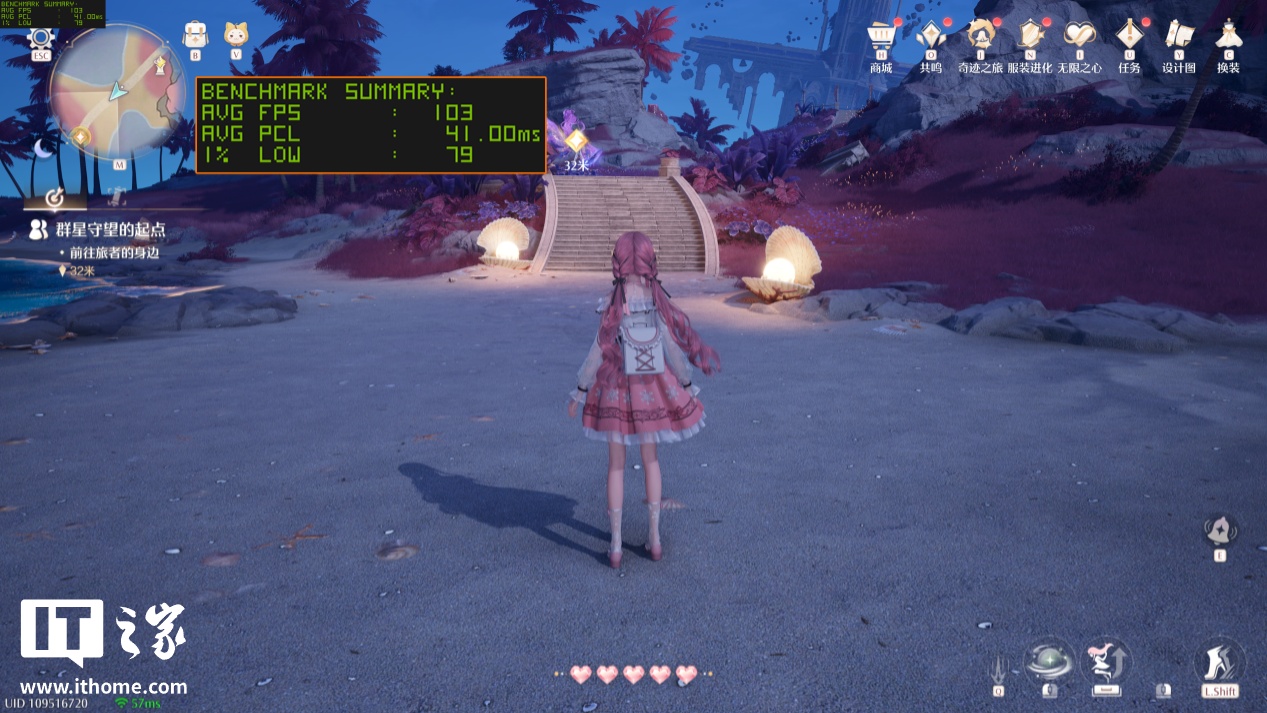Trigger the jump ability icon
The width and height of the screenshot is (1267, 713).
tap(1105, 663)
